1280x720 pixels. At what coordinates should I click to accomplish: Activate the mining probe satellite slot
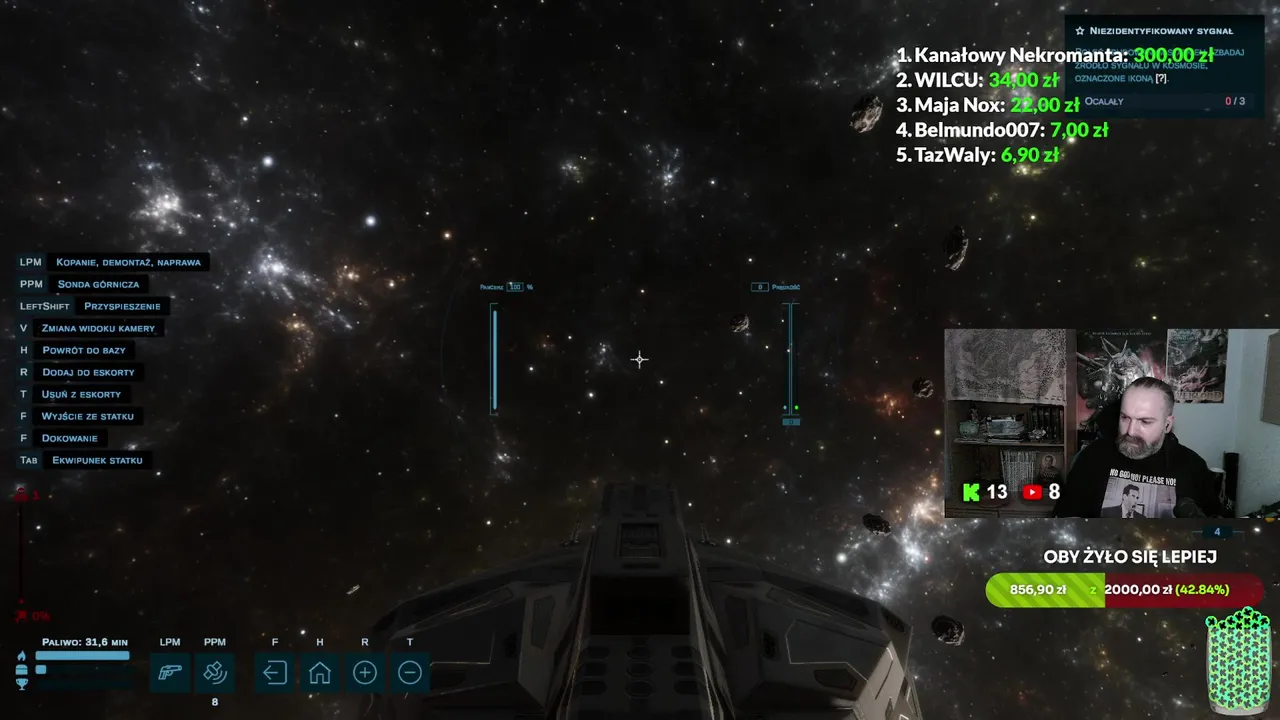coord(215,673)
